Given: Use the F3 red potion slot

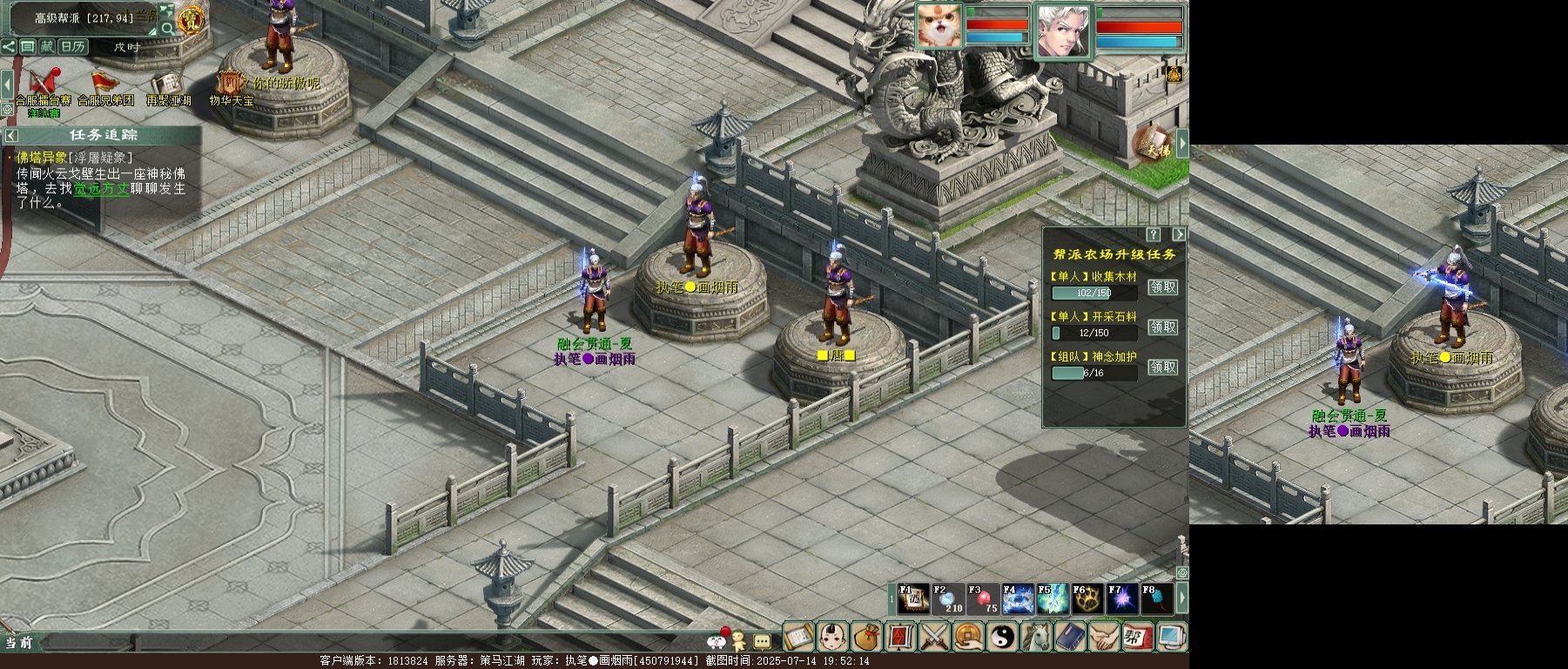Looking at the screenshot, I should 983,599.
